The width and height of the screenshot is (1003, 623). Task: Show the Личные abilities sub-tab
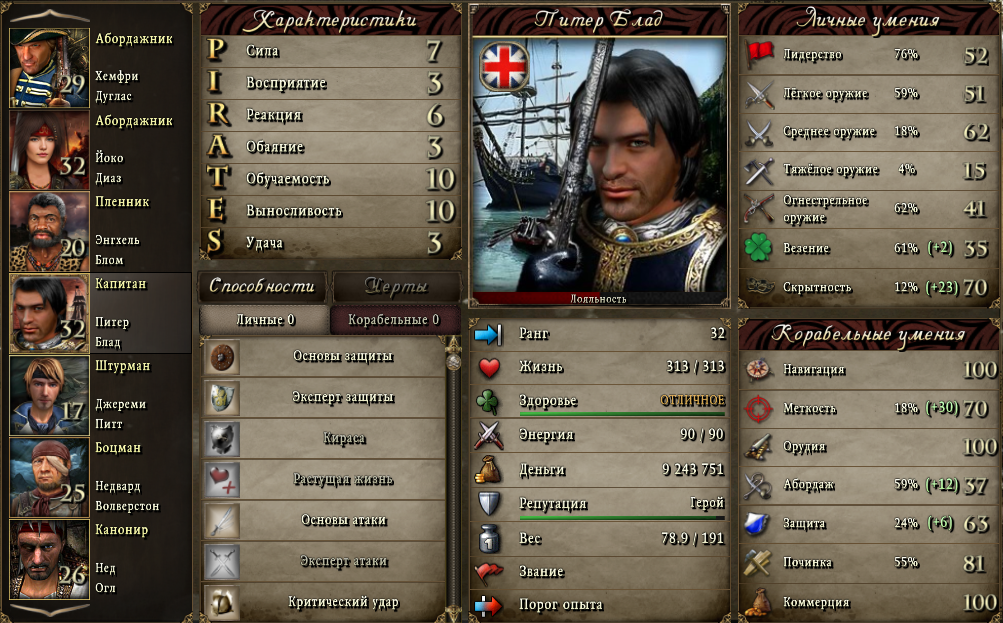[x=264, y=320]
